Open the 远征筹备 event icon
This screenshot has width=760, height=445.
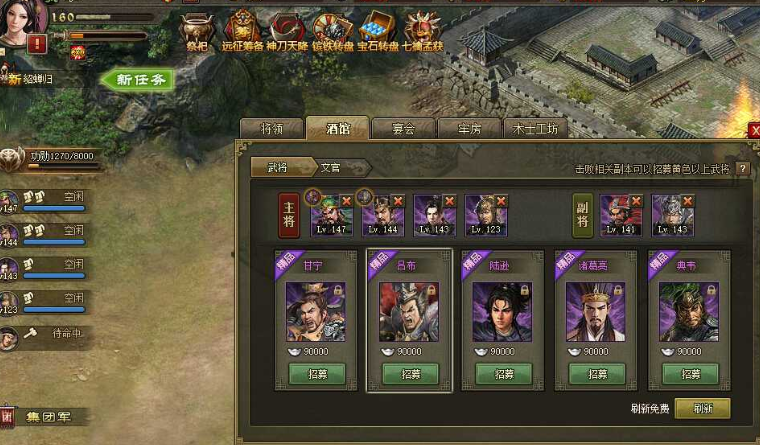tap(242, 29)
